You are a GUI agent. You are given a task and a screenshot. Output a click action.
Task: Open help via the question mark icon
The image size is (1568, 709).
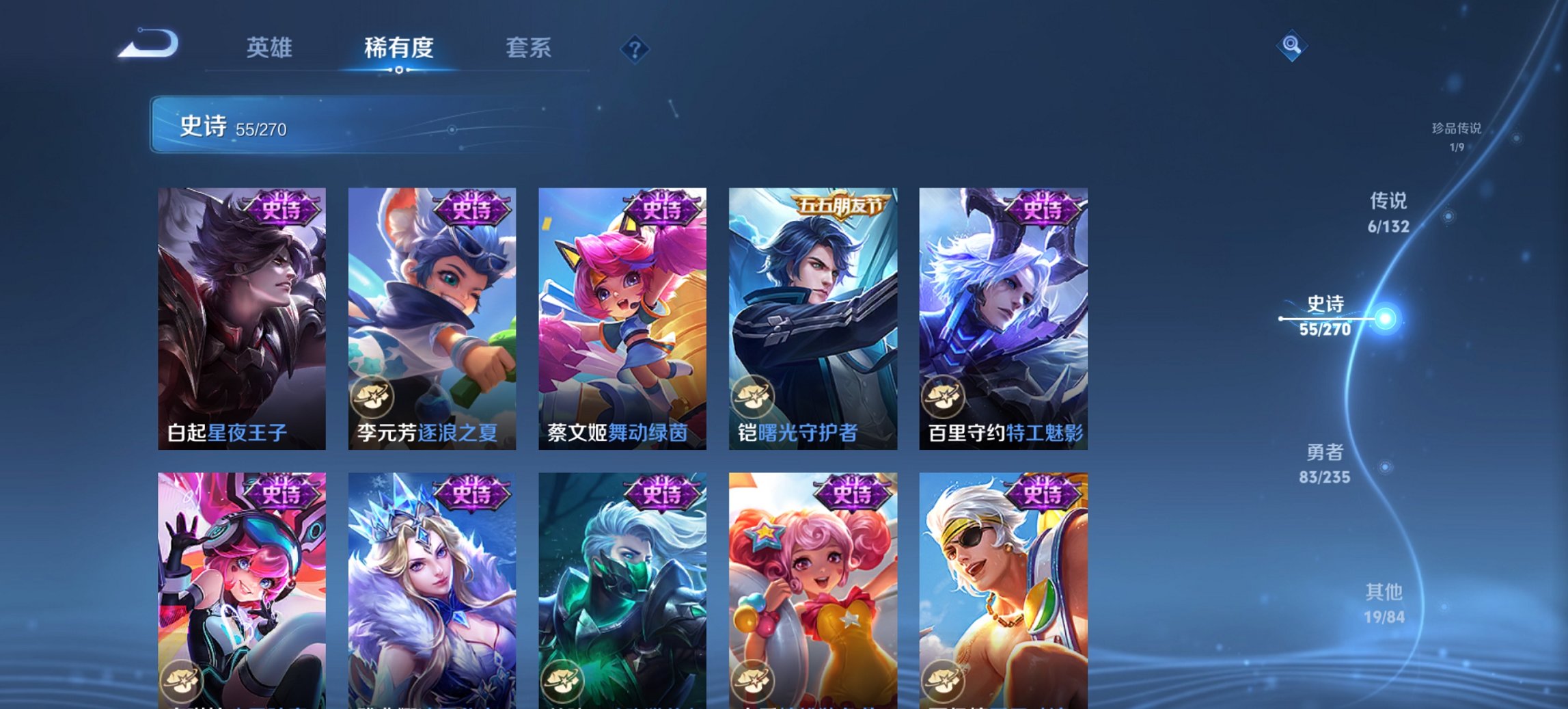[x=635, y=49]
